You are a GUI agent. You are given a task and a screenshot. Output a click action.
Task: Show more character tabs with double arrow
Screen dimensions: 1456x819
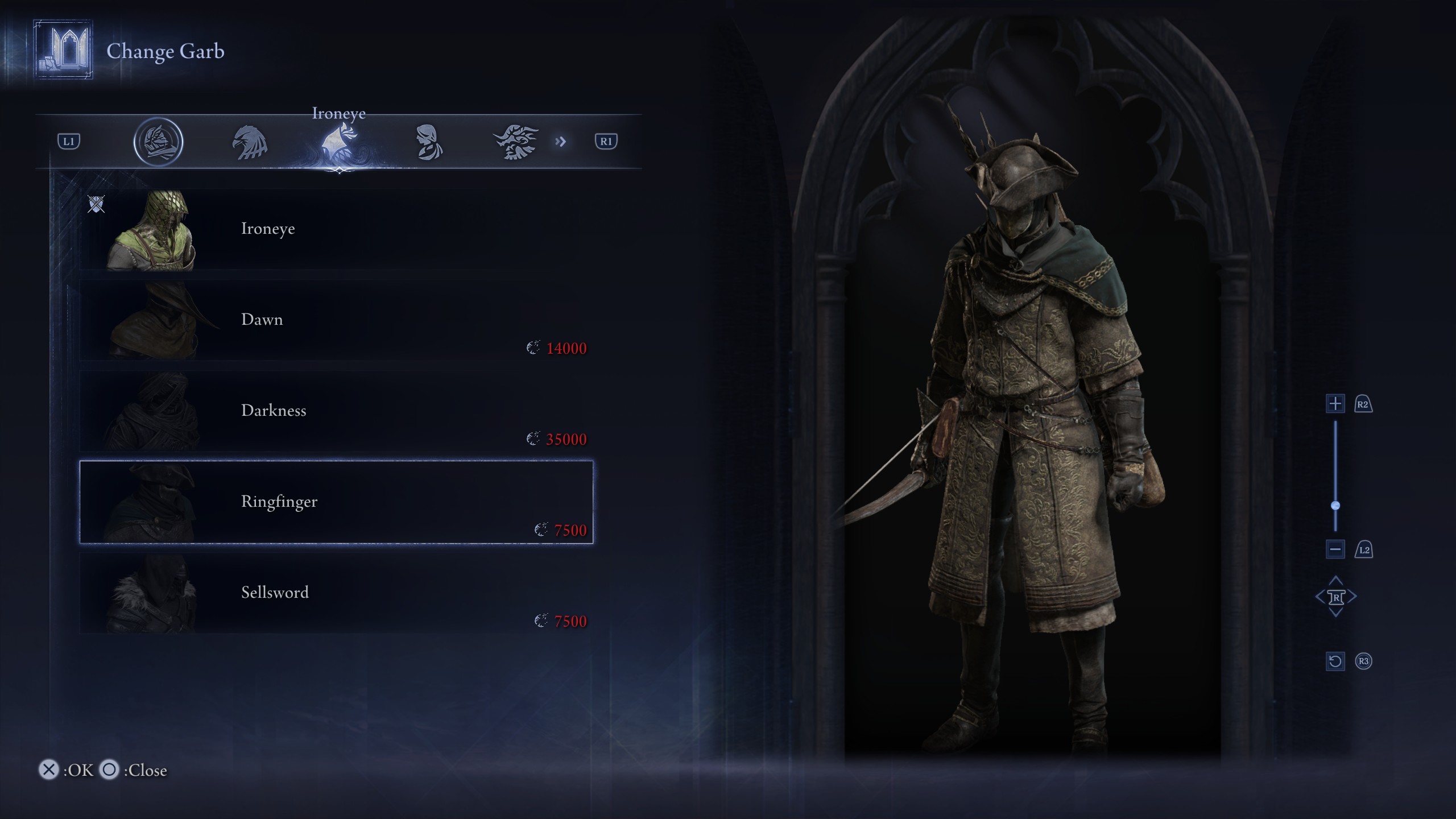pos(561,142)
